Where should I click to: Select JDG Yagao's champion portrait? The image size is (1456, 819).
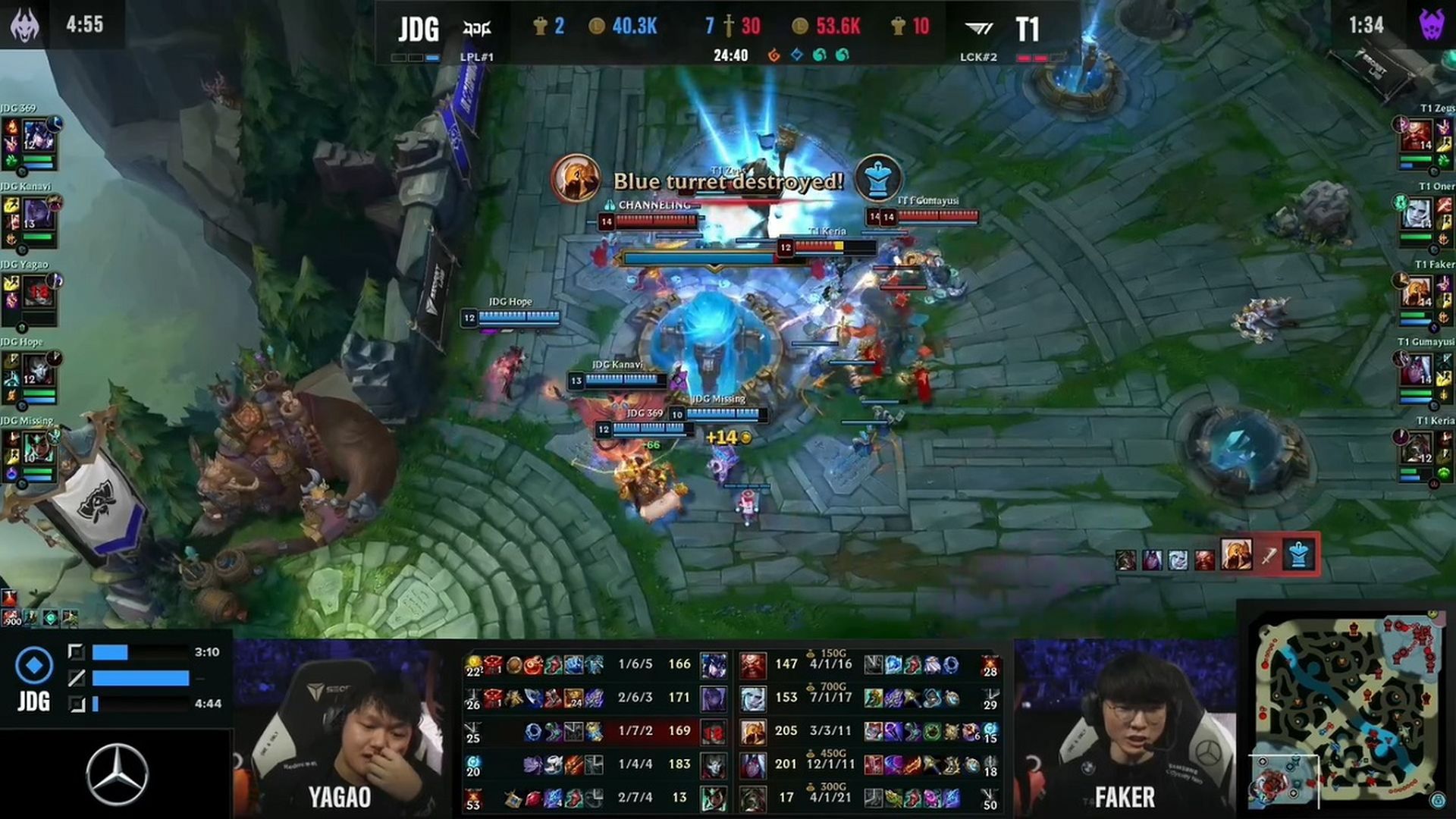pyautogui.click(x=38, y=293)
